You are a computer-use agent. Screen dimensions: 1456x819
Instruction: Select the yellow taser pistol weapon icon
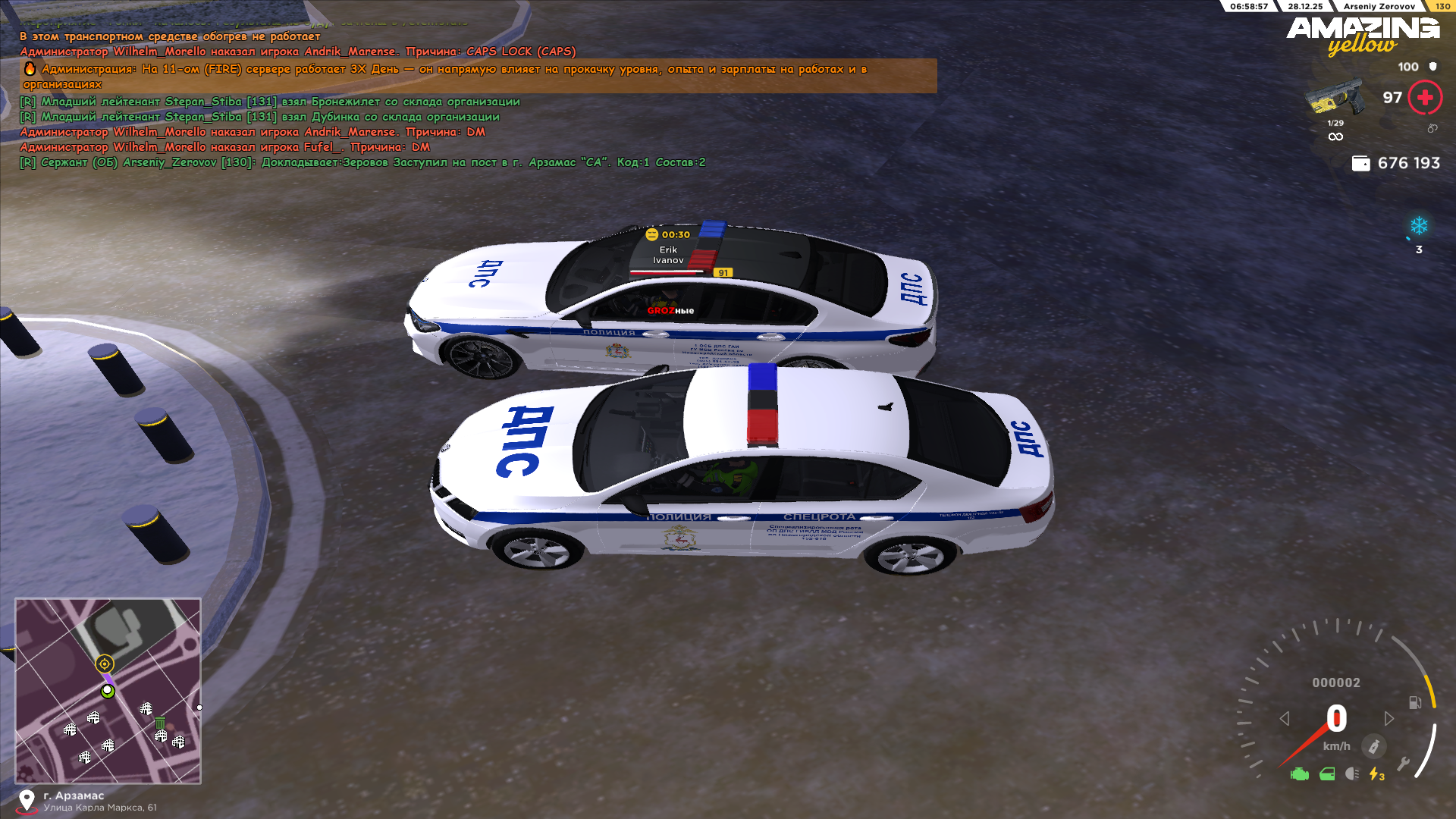pos(1334,98)
